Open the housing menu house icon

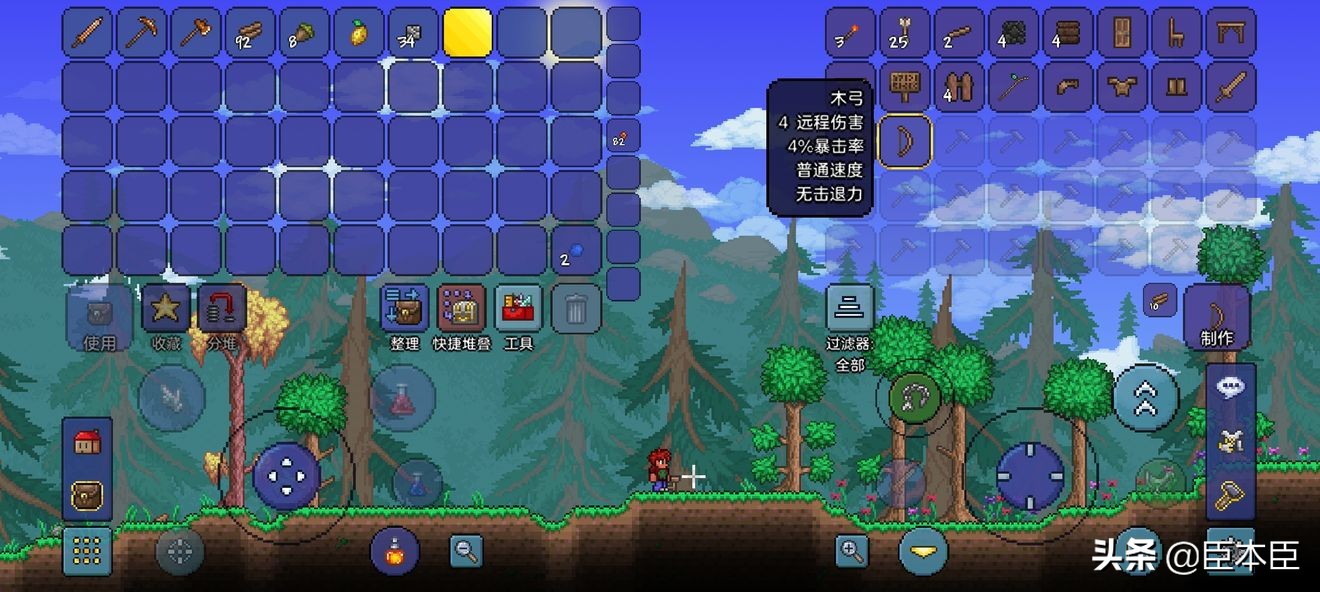point(87,443)
